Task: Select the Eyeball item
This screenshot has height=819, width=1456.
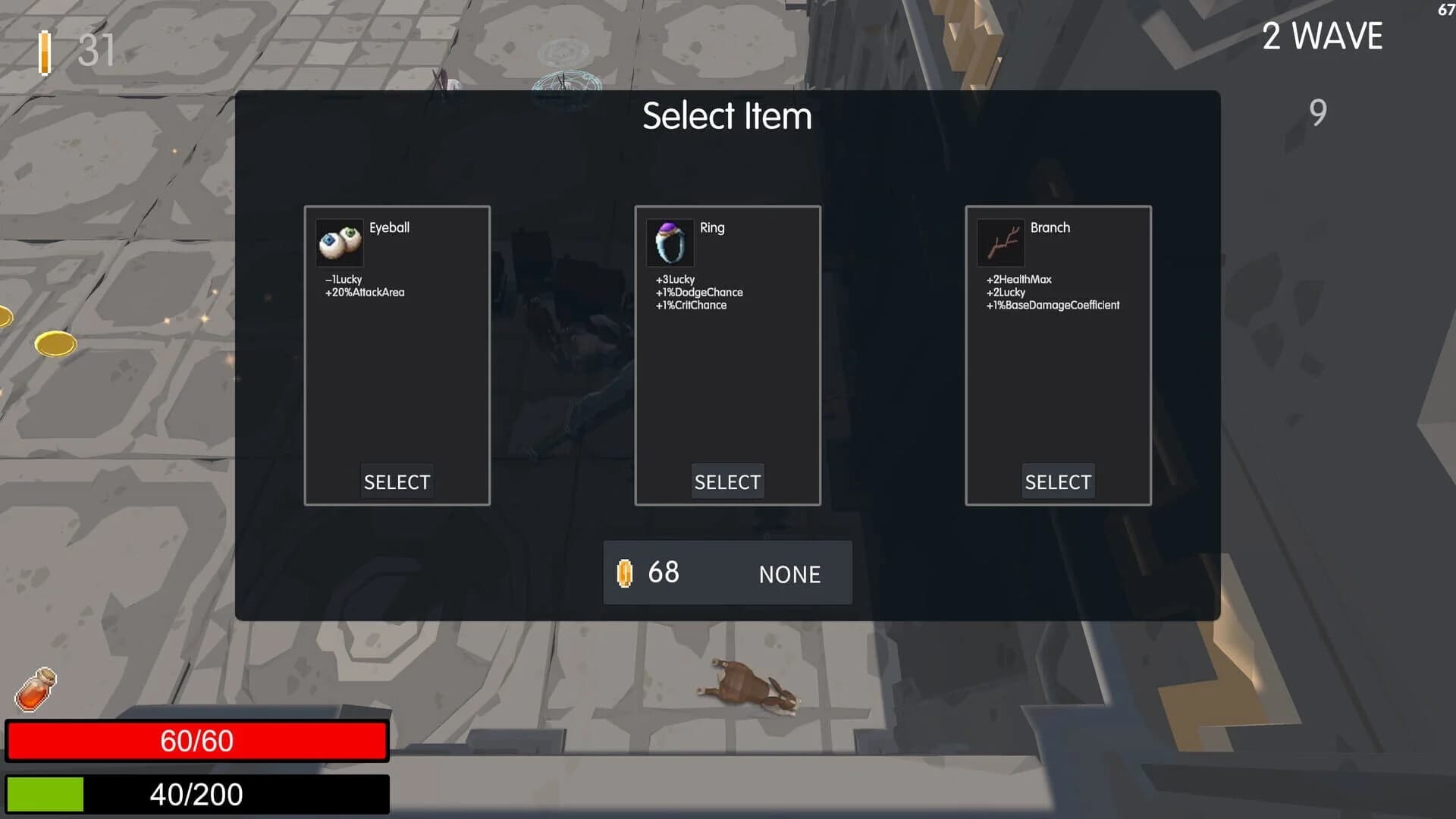Action: point(397,482)
